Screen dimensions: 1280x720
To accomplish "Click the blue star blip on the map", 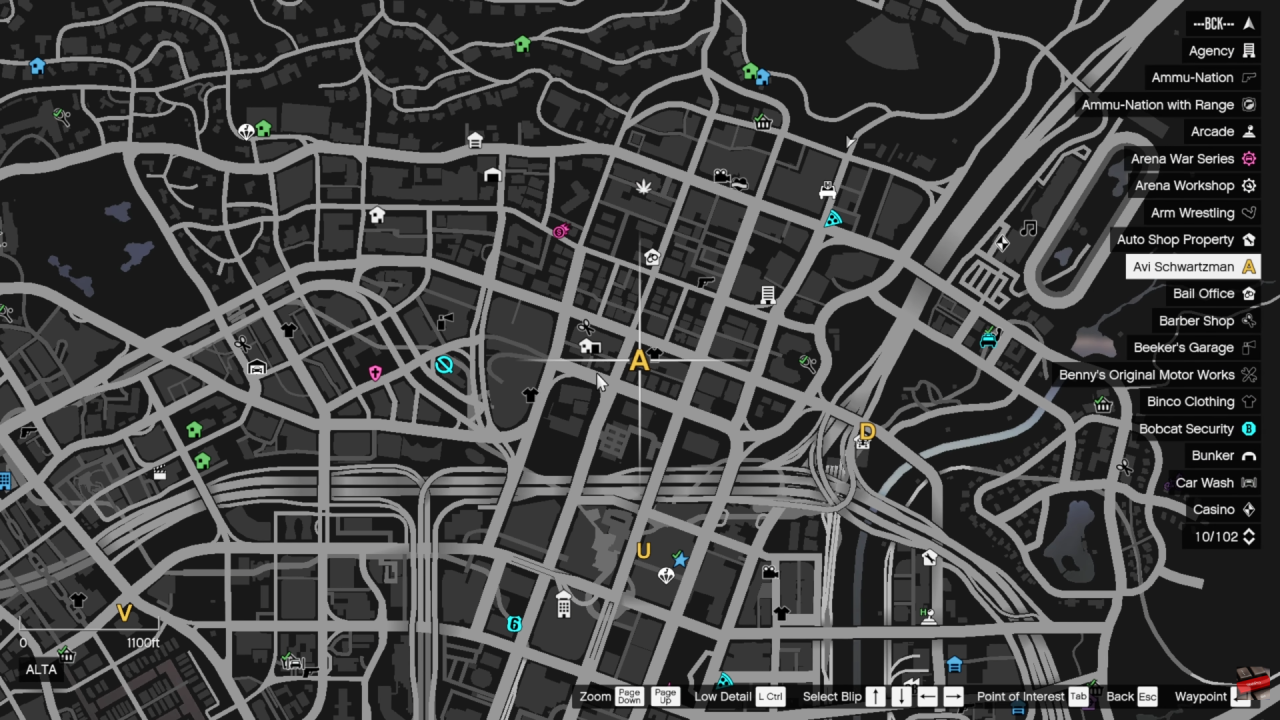I will coord(679,560).
